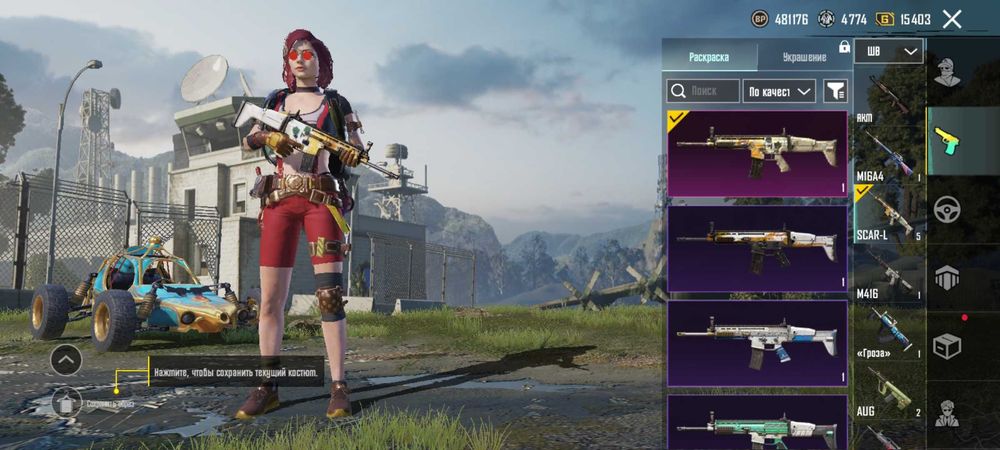This screenshot has width=1000, height=450.
Task: Close the inventory screen with the X
Action: (952, 19)
